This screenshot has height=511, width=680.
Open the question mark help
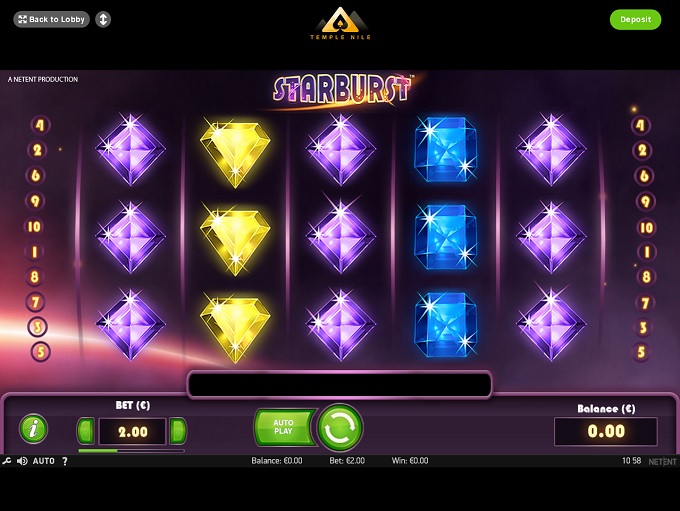[65, 461]
